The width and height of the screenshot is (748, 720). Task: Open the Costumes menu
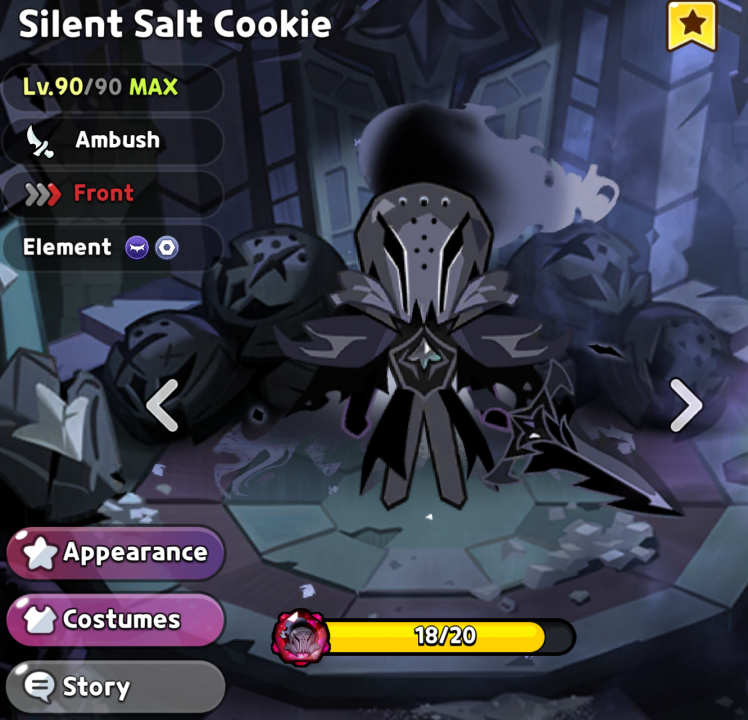[114, 620]
